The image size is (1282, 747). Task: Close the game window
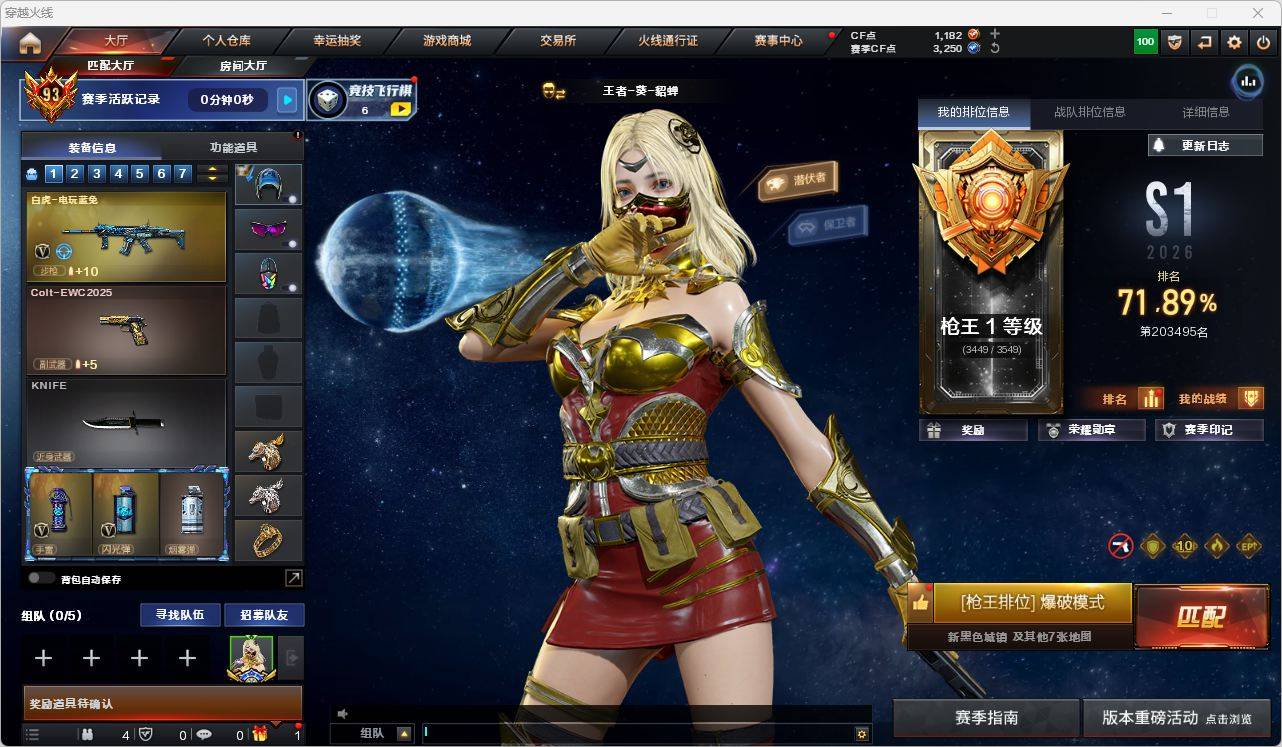coord(1259,13)
